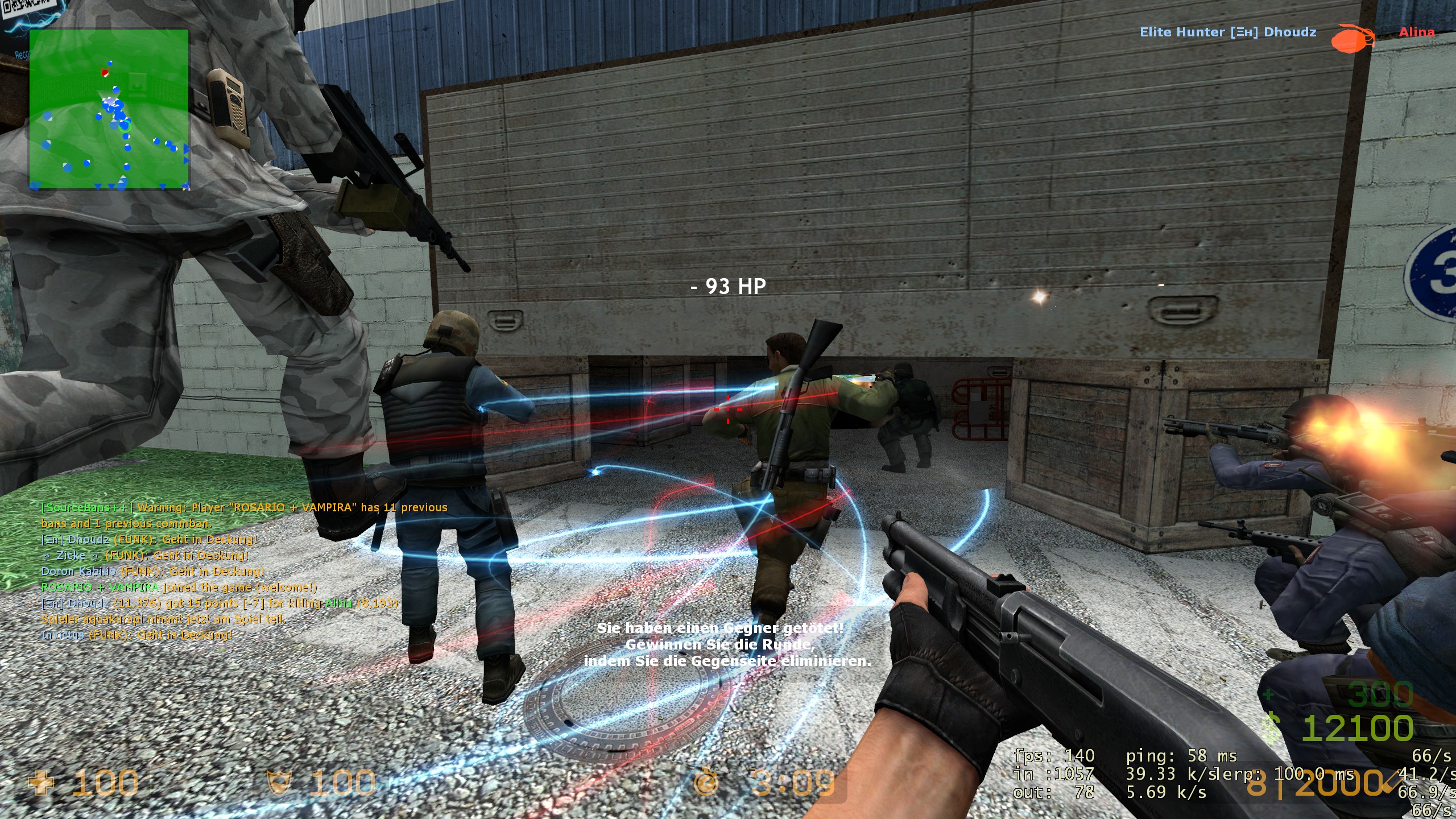Click the round timer clock icon
The image size is (1456, 819).
pos(705,783)
